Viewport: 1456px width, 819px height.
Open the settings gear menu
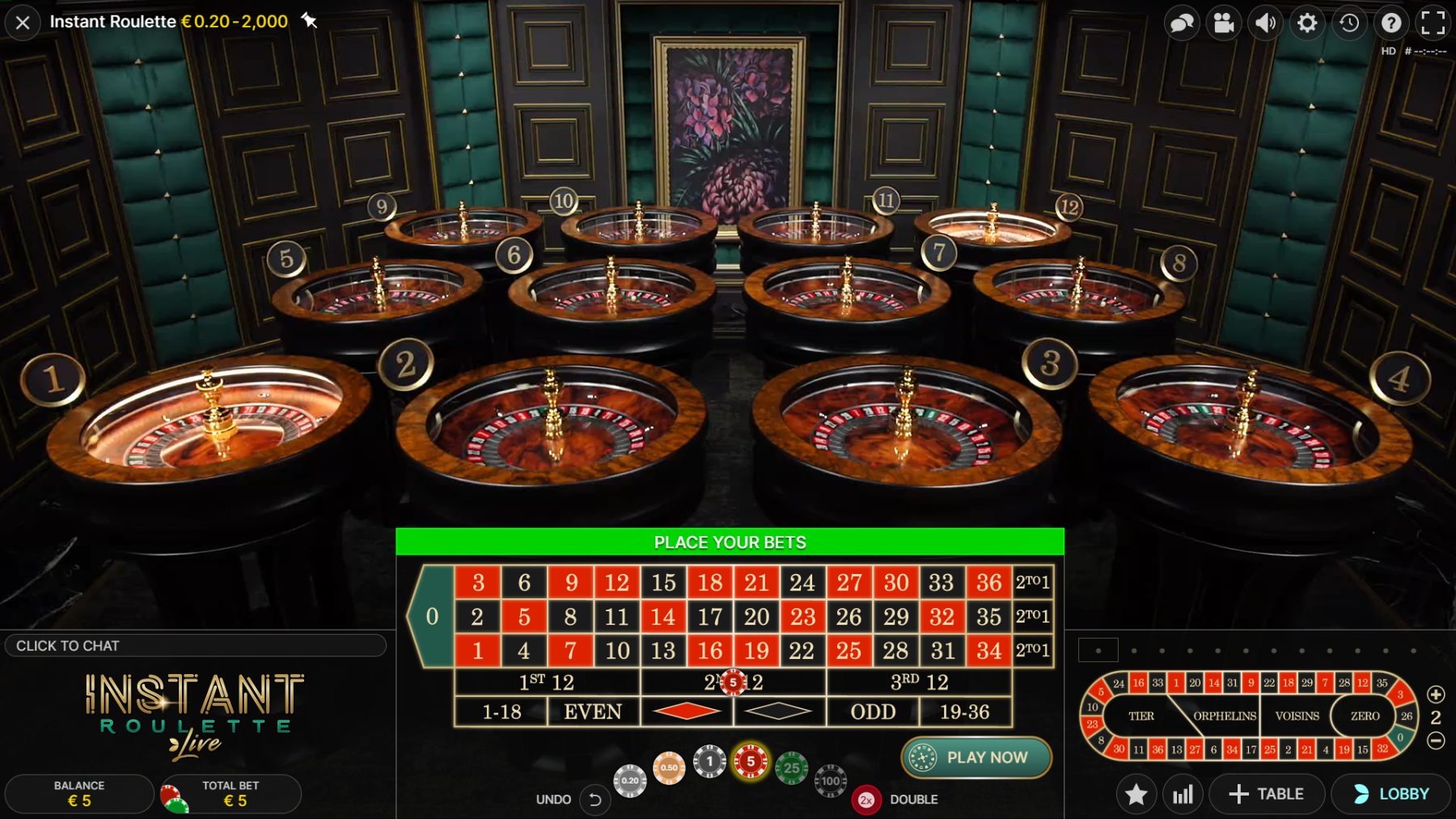point(1307,23)
